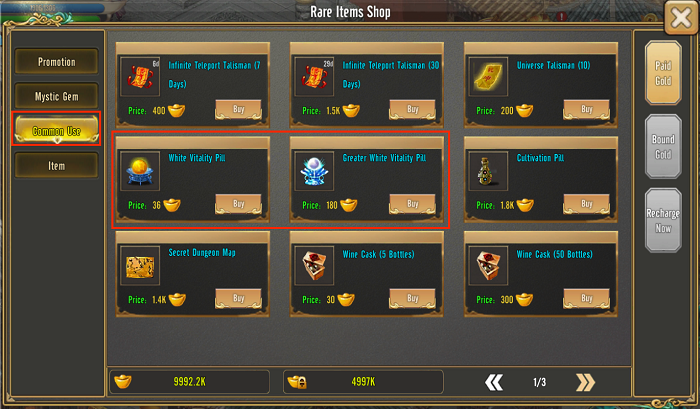This screenshot has height=409, width=700.
Task: Purchase the Secret Dungeon Map
Action: (238, 298)
